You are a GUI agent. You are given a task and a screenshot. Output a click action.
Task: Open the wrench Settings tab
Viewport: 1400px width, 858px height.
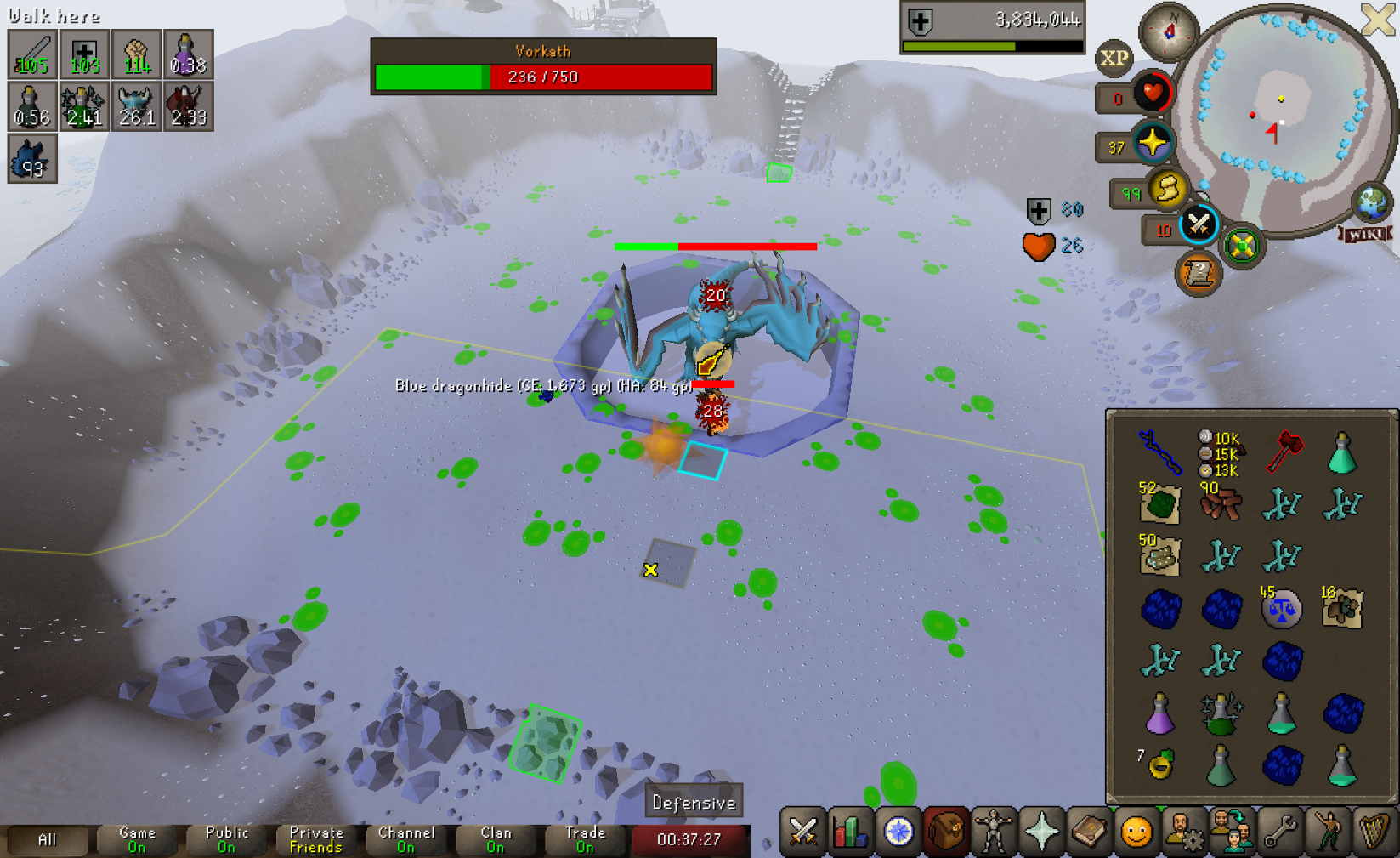click(x=1279, y=832)
